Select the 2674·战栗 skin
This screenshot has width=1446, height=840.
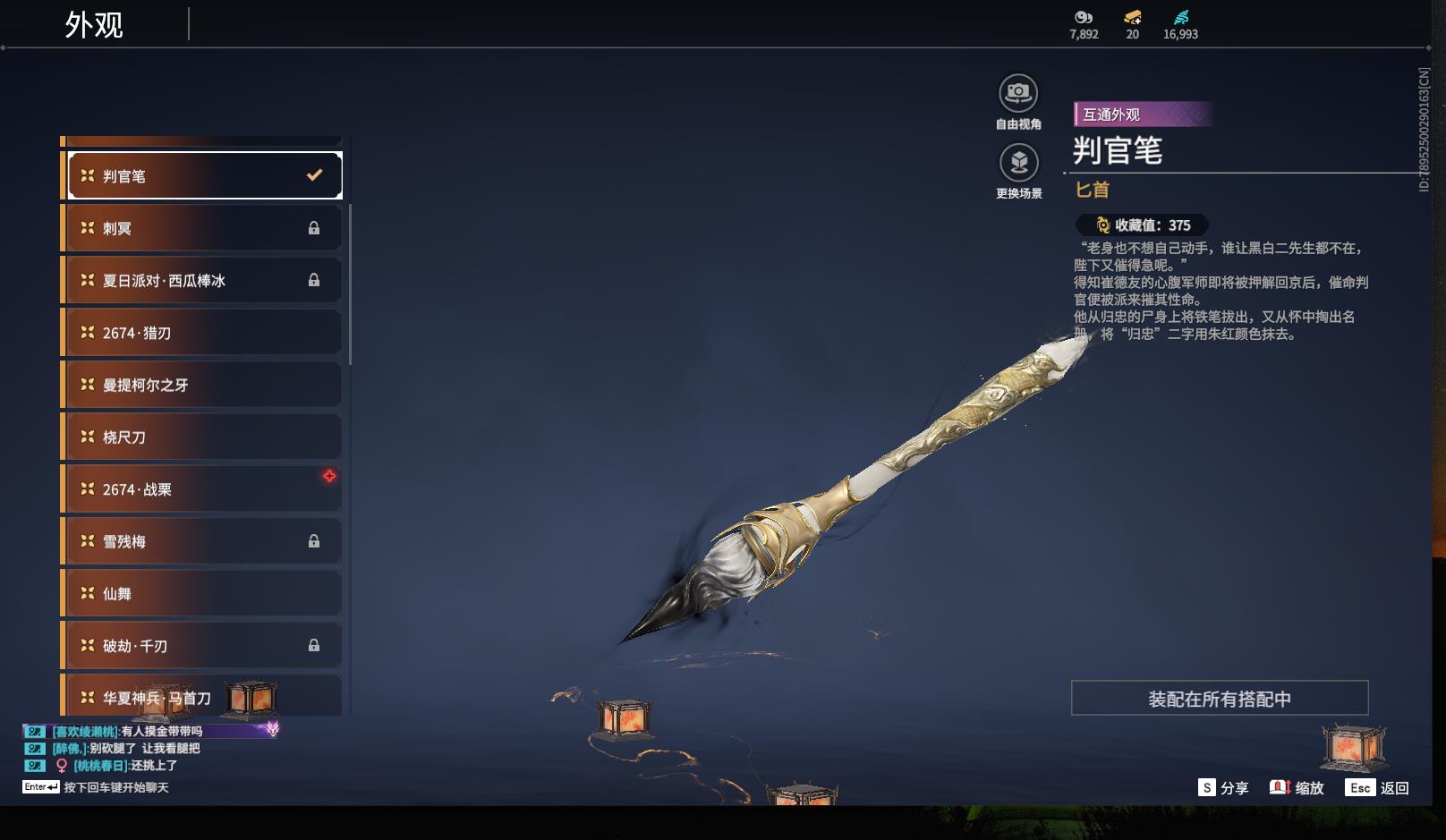pos(204,489)
